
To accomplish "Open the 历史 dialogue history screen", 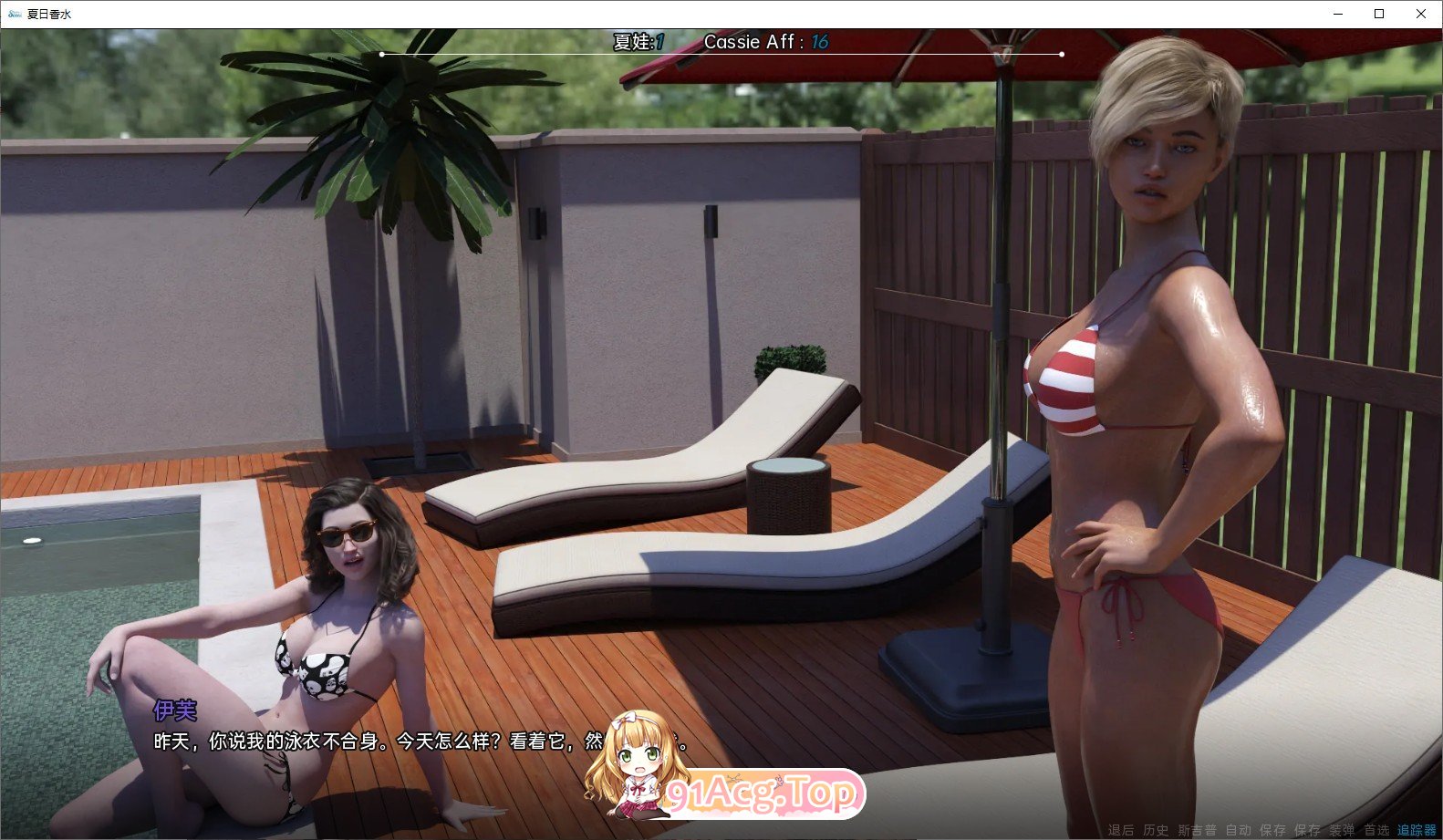I will pyautogui.click(x=1155, y=831).
